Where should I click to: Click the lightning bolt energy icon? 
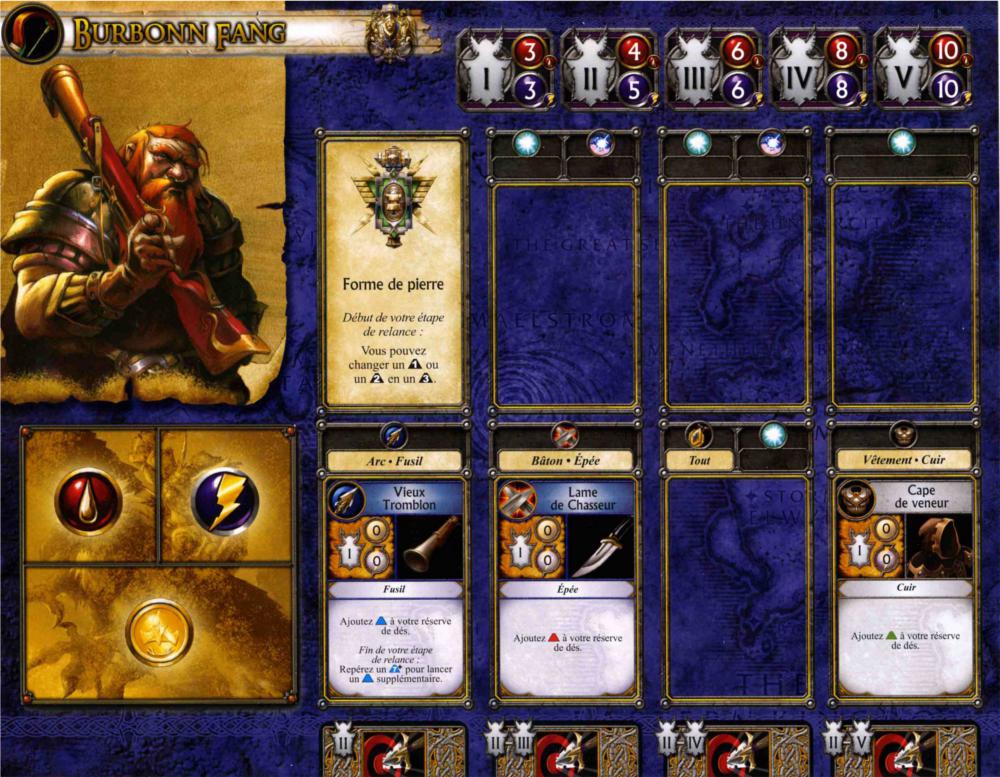[225, 500]
